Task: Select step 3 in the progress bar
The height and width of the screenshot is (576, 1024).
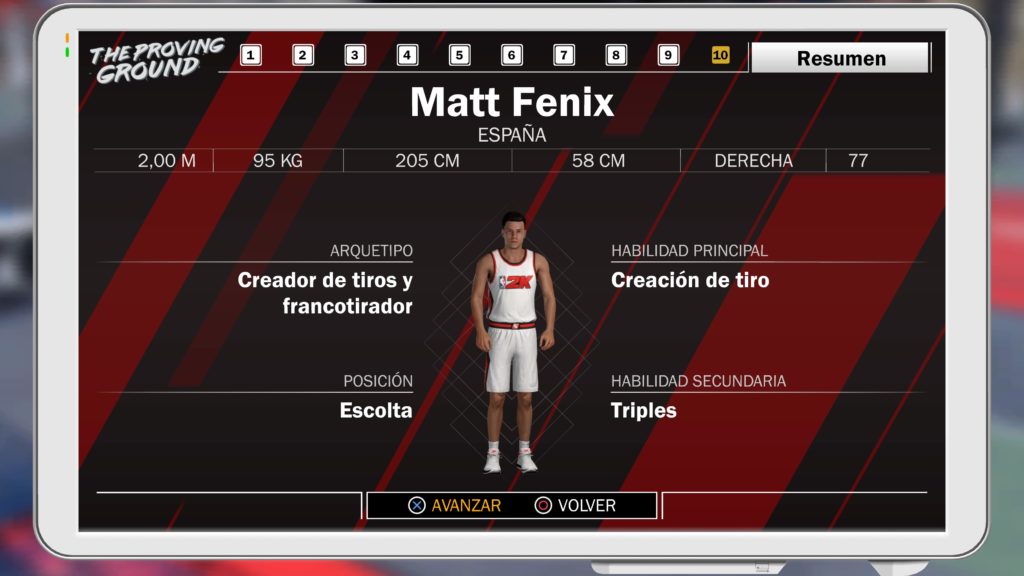Action: click(x=355, y=56)
